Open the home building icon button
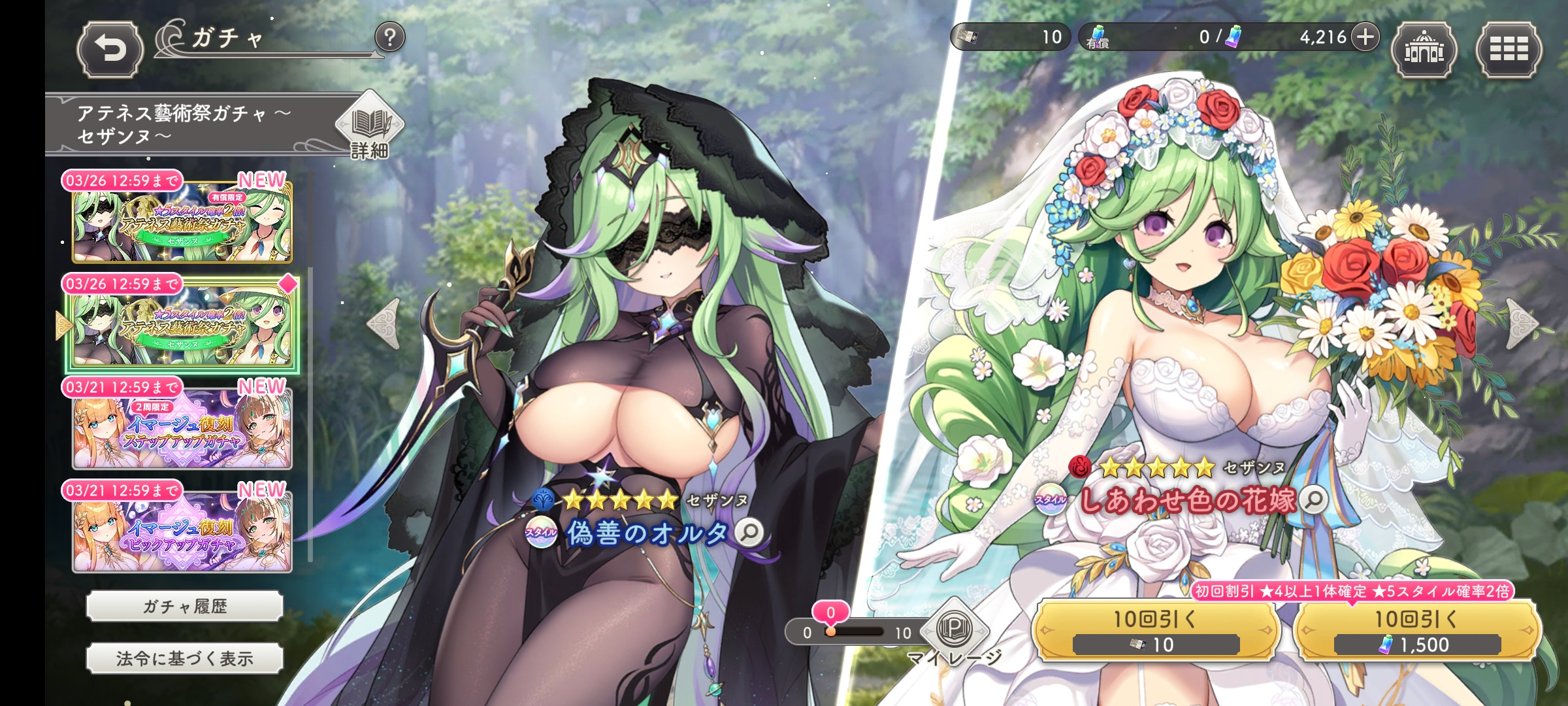Screen dimensions: 1568x706 (1424, 50)
